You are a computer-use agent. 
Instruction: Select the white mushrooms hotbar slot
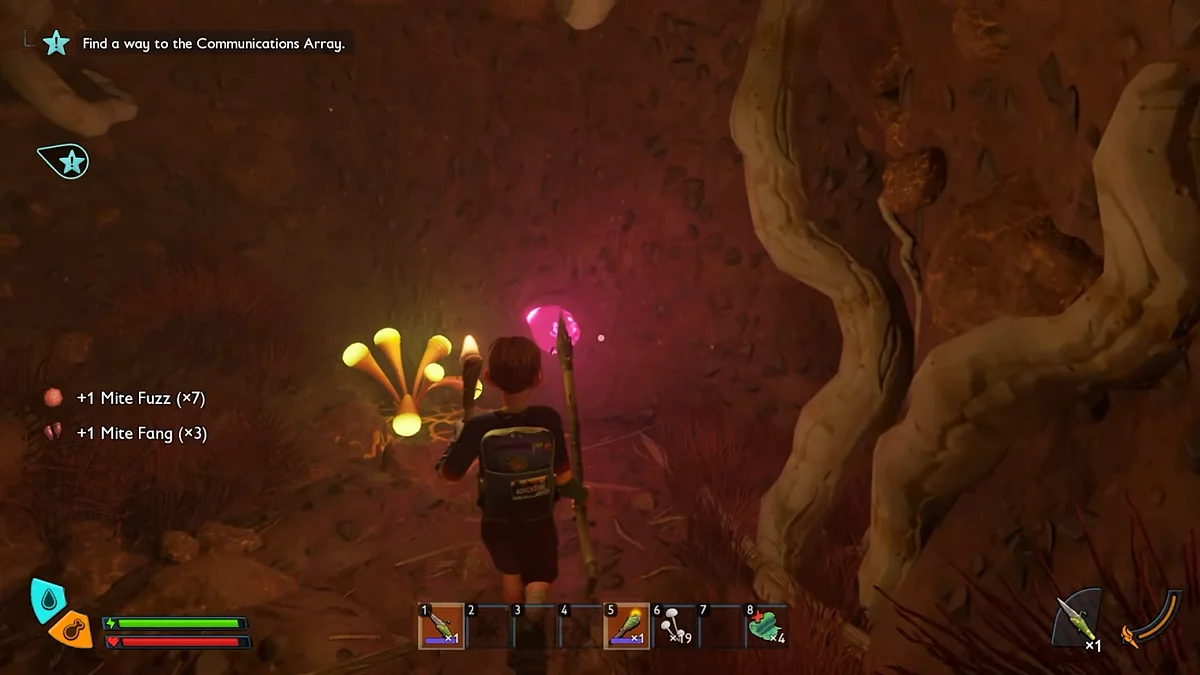pos(674,626)
